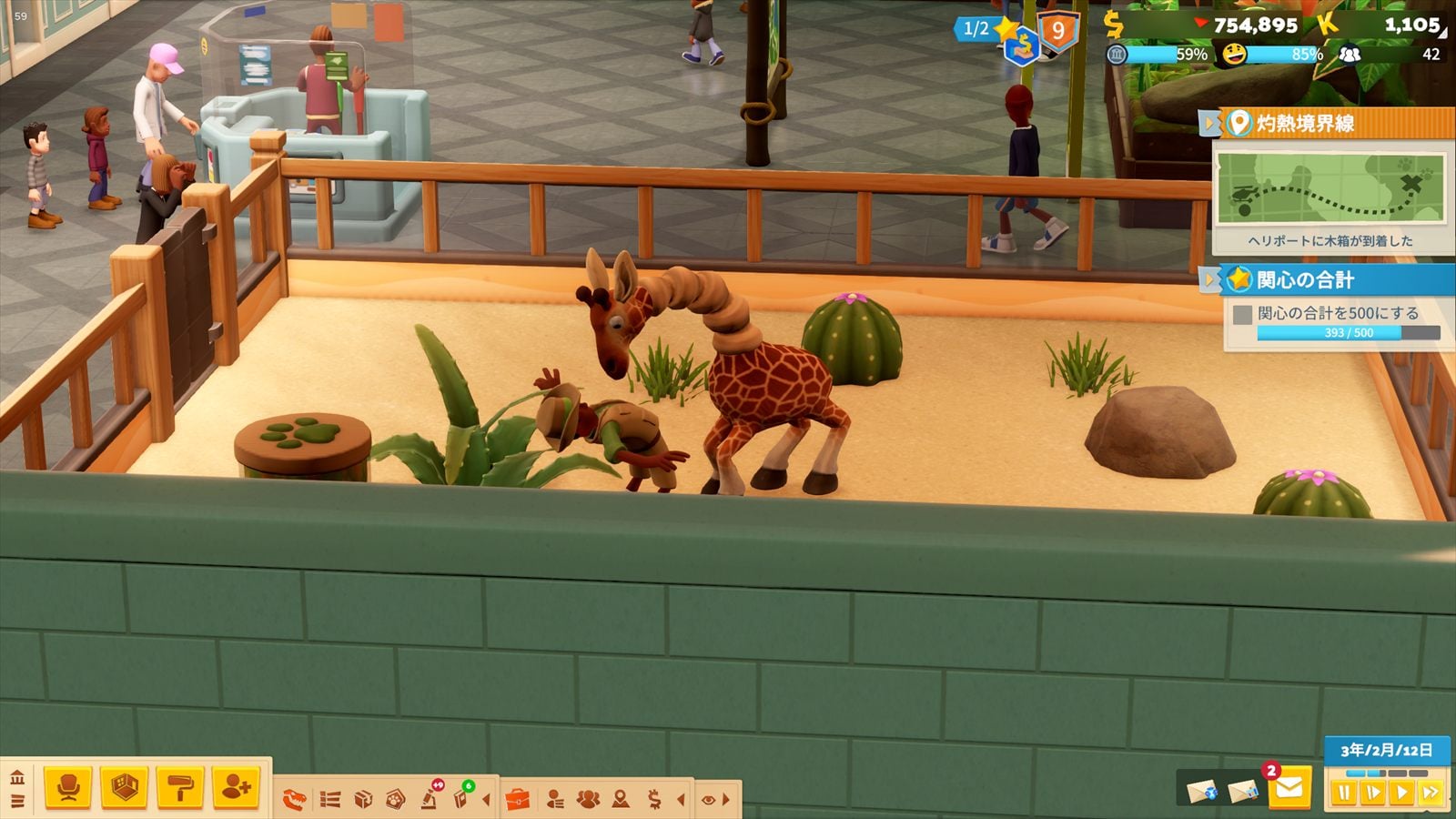Set game speed to fastest
The width and height of the screenshot is (1456, 819).
pos(1430,793)
